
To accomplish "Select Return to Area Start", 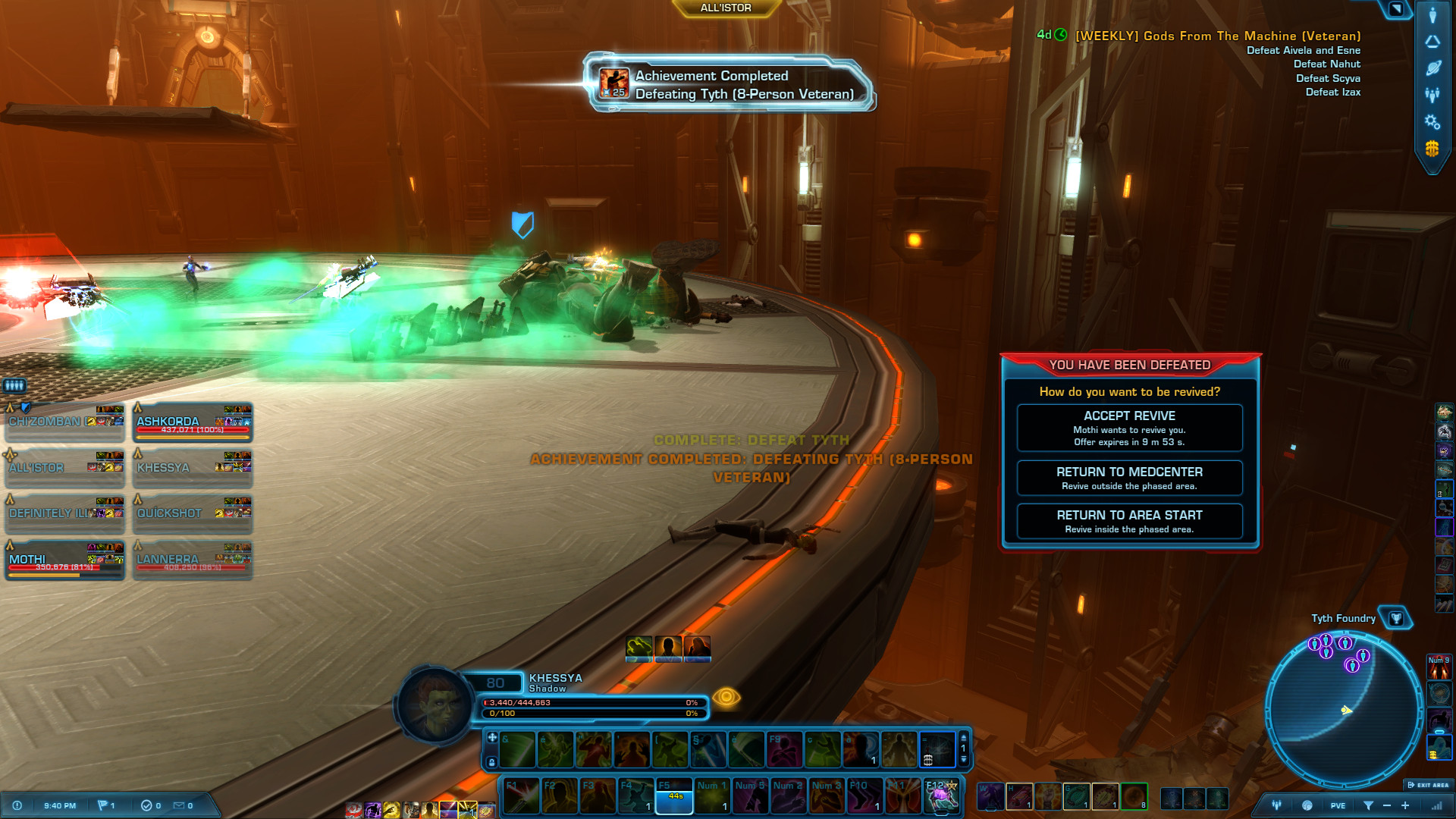I will coord(1129,521).
